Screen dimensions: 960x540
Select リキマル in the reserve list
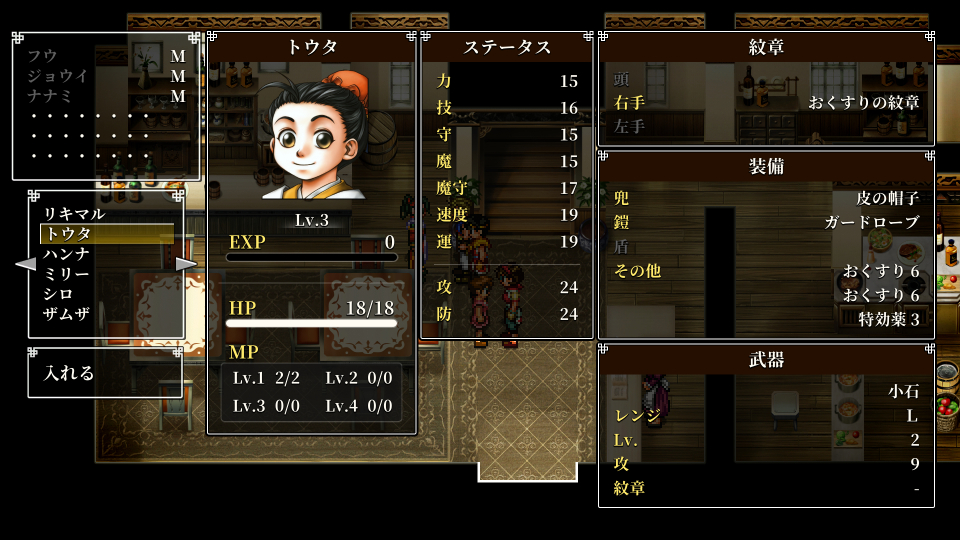click(x=74, y=214)
